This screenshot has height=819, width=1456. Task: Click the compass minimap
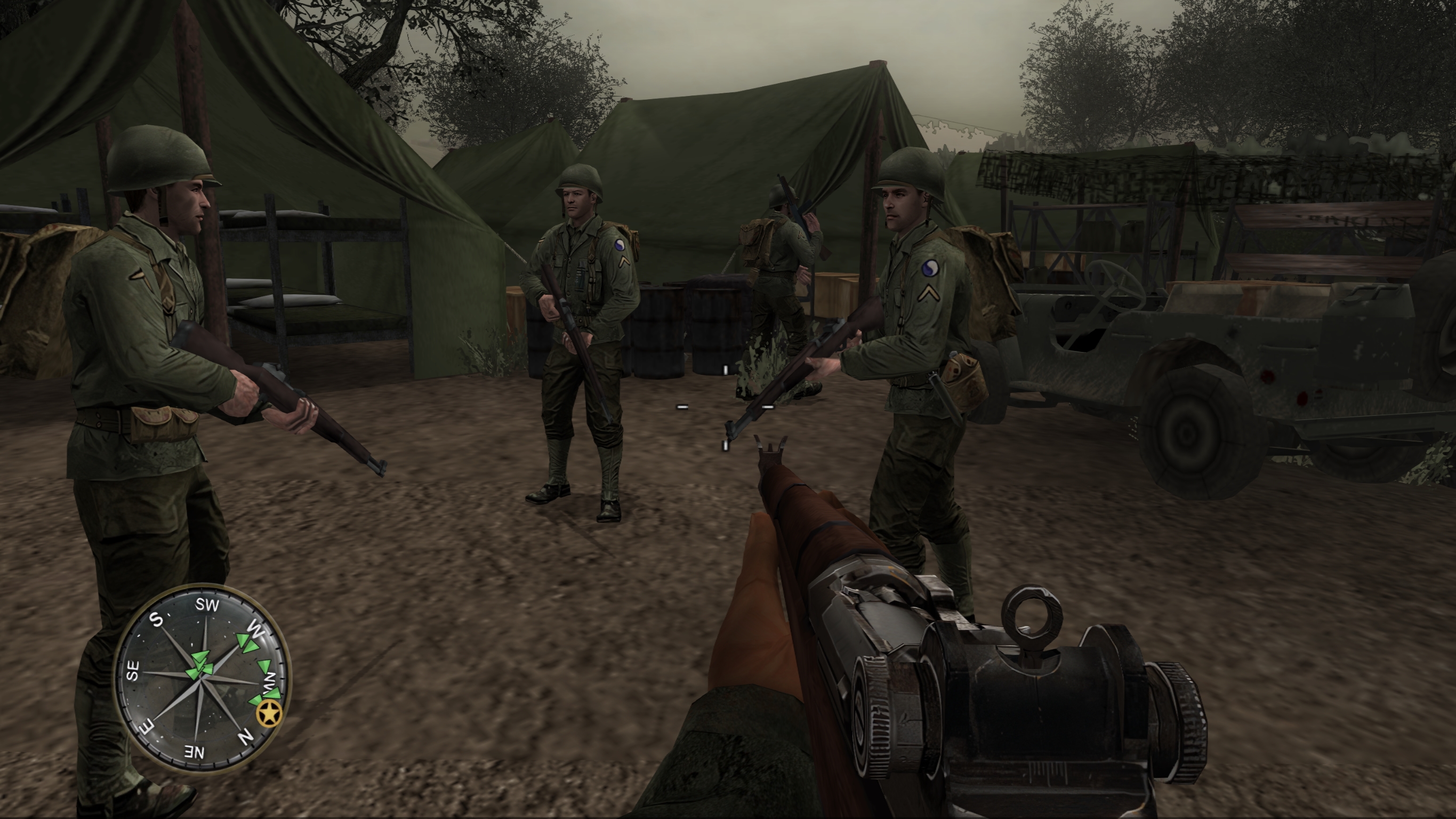pos(202,678)
